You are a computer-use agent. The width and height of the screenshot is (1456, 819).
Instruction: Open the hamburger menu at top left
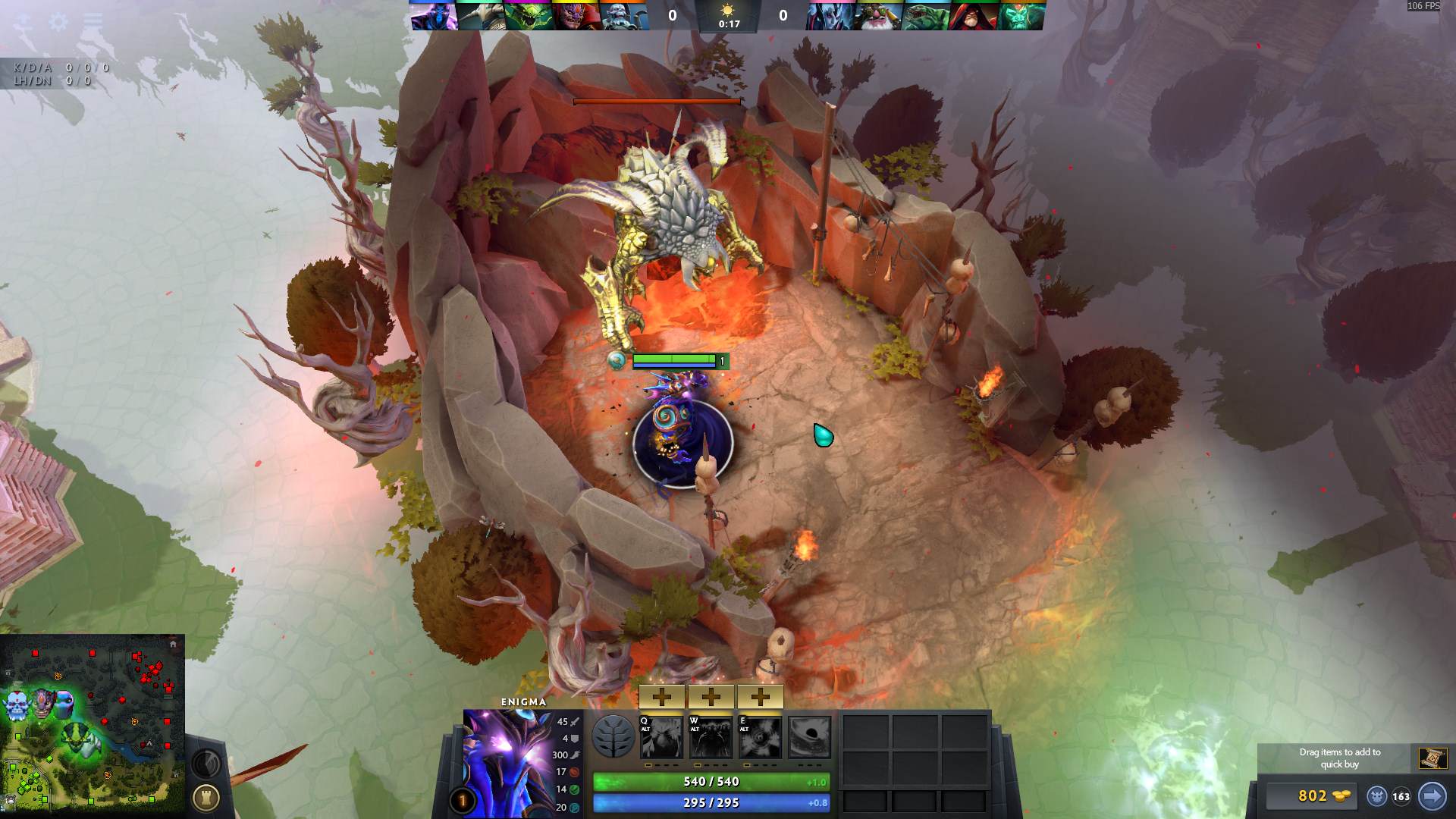point(93,21)
